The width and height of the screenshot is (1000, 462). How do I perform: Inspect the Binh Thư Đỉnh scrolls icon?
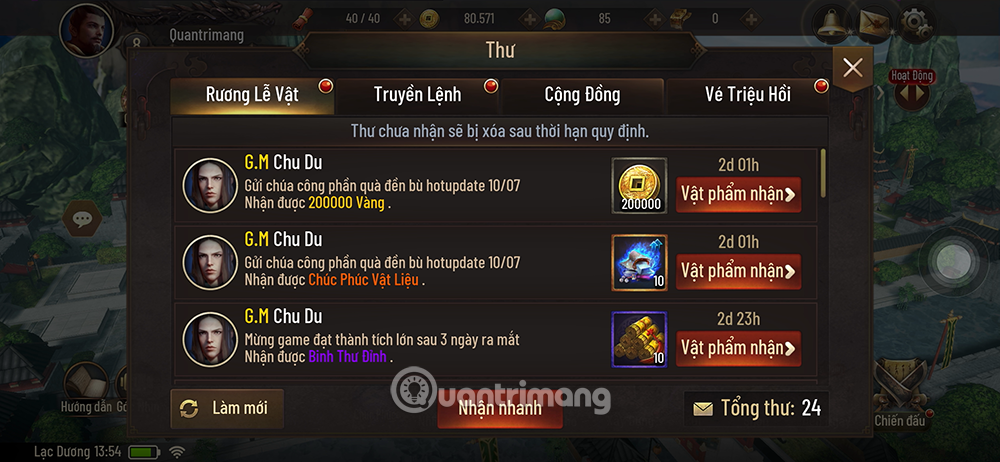tap(638, 340)
